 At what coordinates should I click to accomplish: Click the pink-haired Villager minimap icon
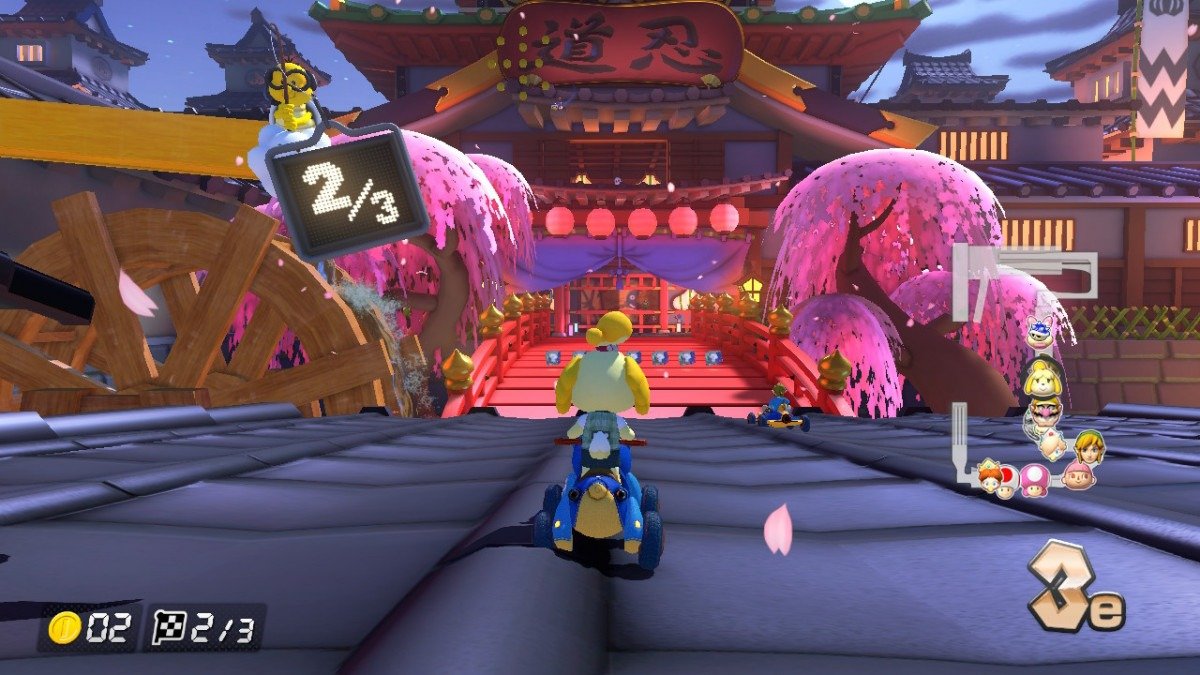1077,475
